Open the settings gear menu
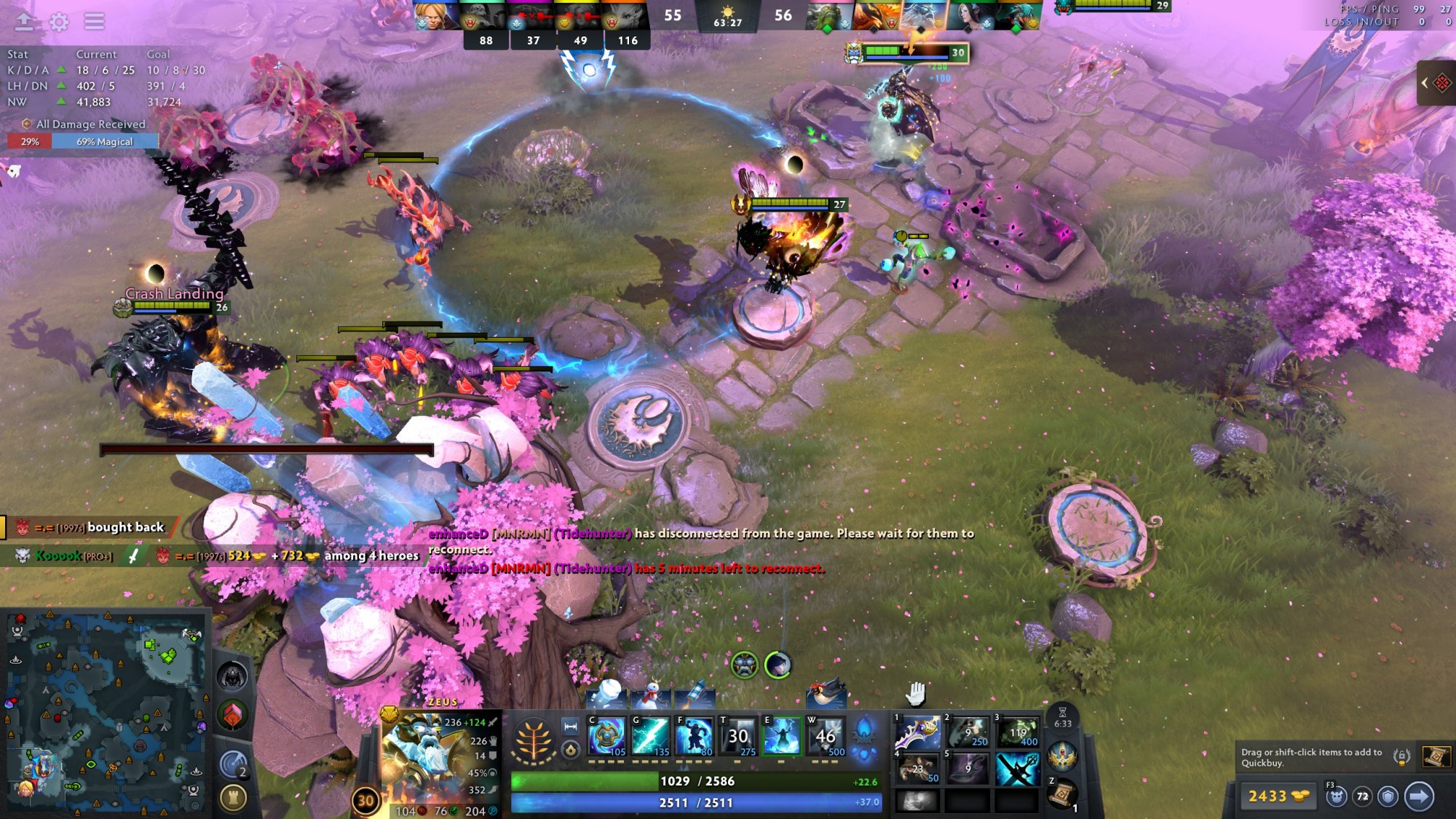The image size is (1456, 819). pos(59,22)
